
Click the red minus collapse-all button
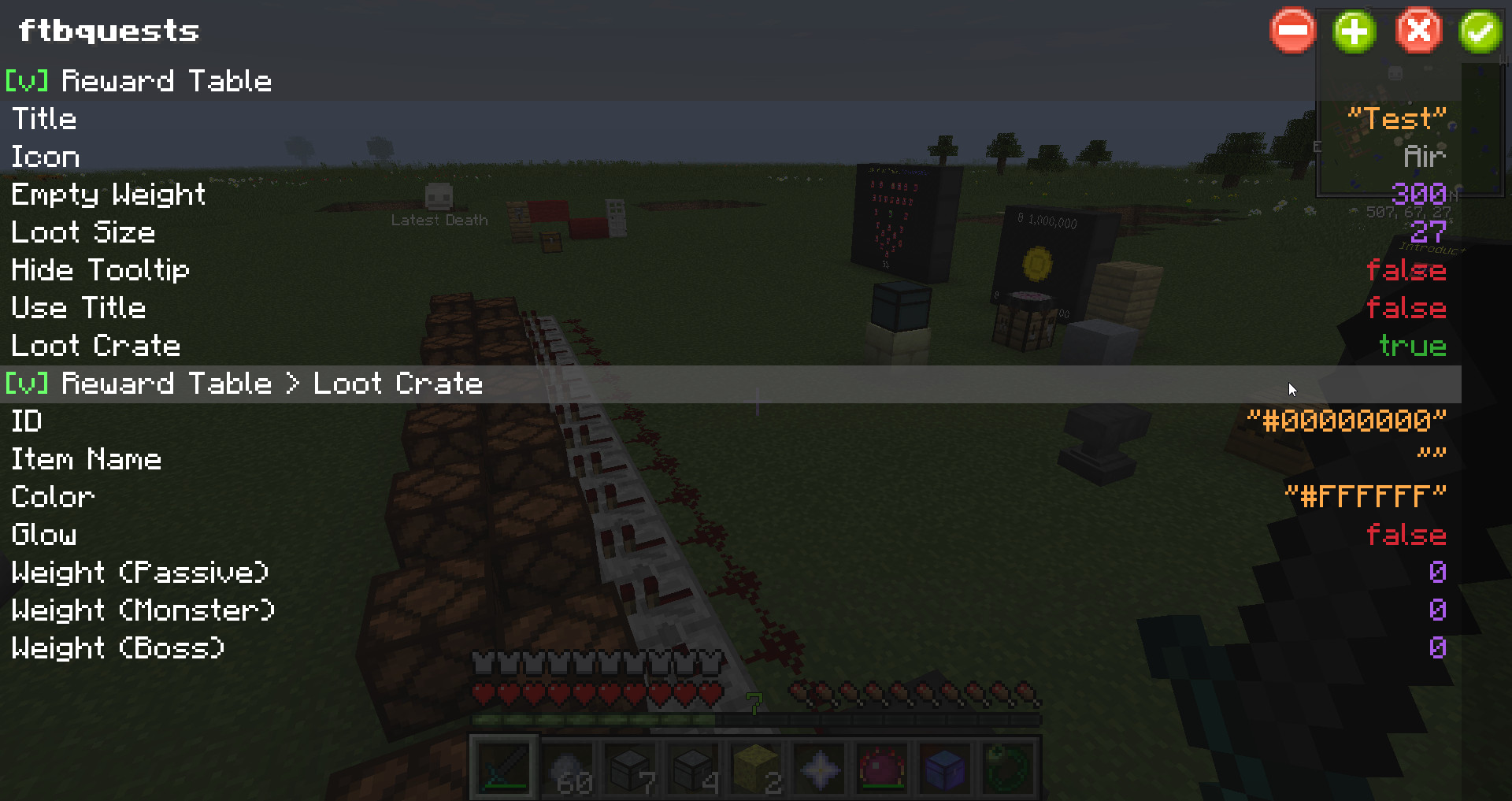[x=1292, y=32]
